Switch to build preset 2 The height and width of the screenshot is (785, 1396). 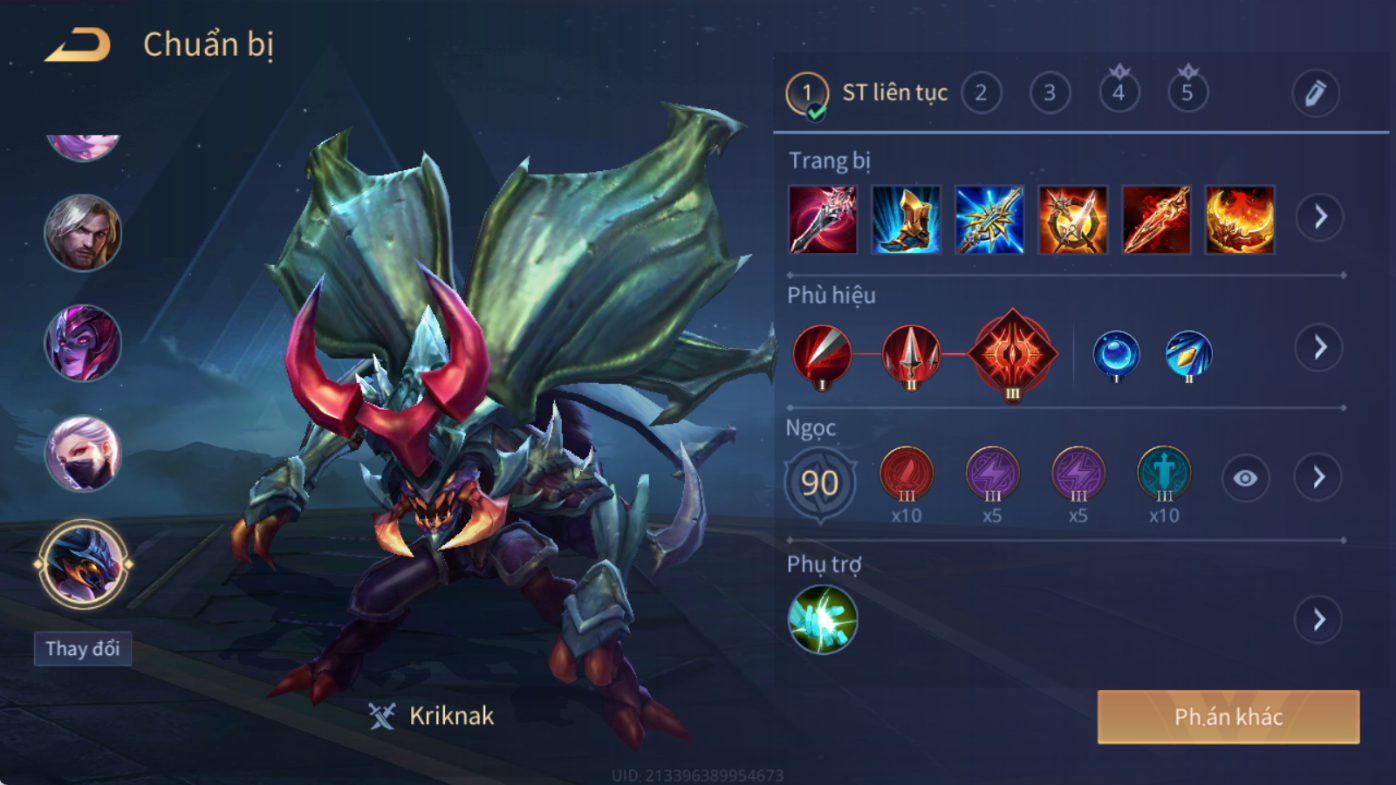click(x=981, y=93)
